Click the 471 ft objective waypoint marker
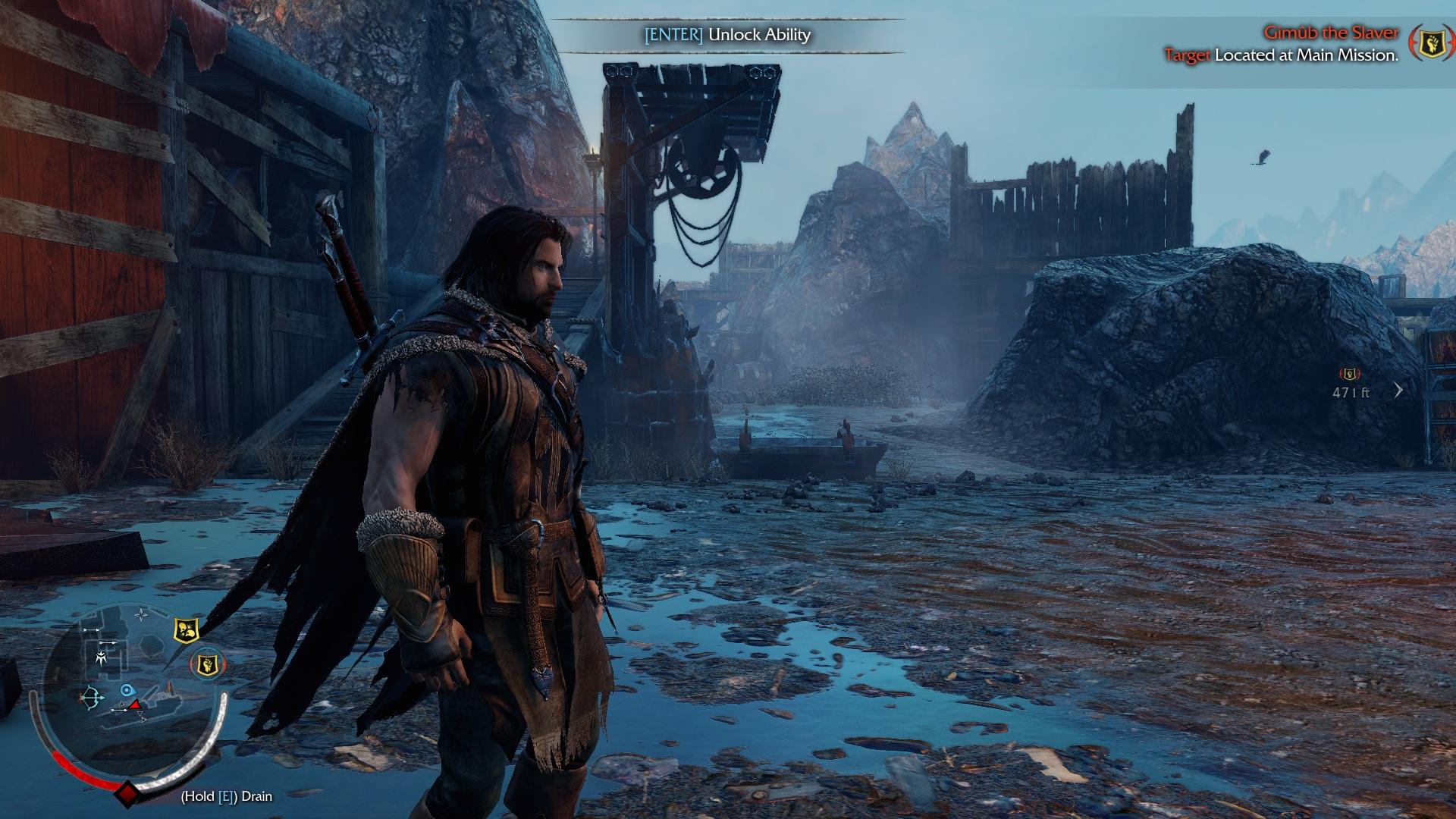Viewport: 1456px width, 819px height. pos(1350,375)
